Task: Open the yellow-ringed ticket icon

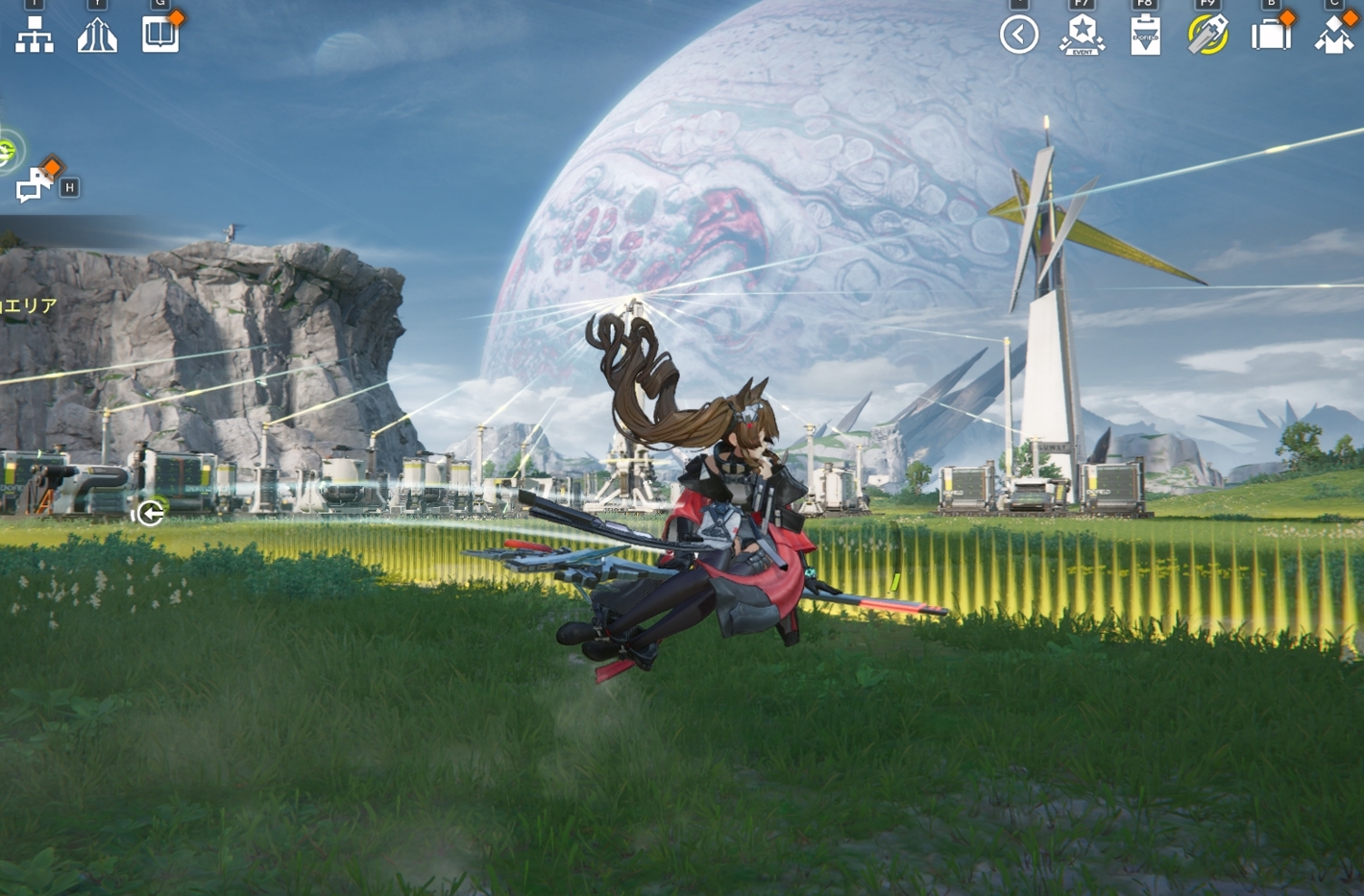Action: coord(1207,36)
